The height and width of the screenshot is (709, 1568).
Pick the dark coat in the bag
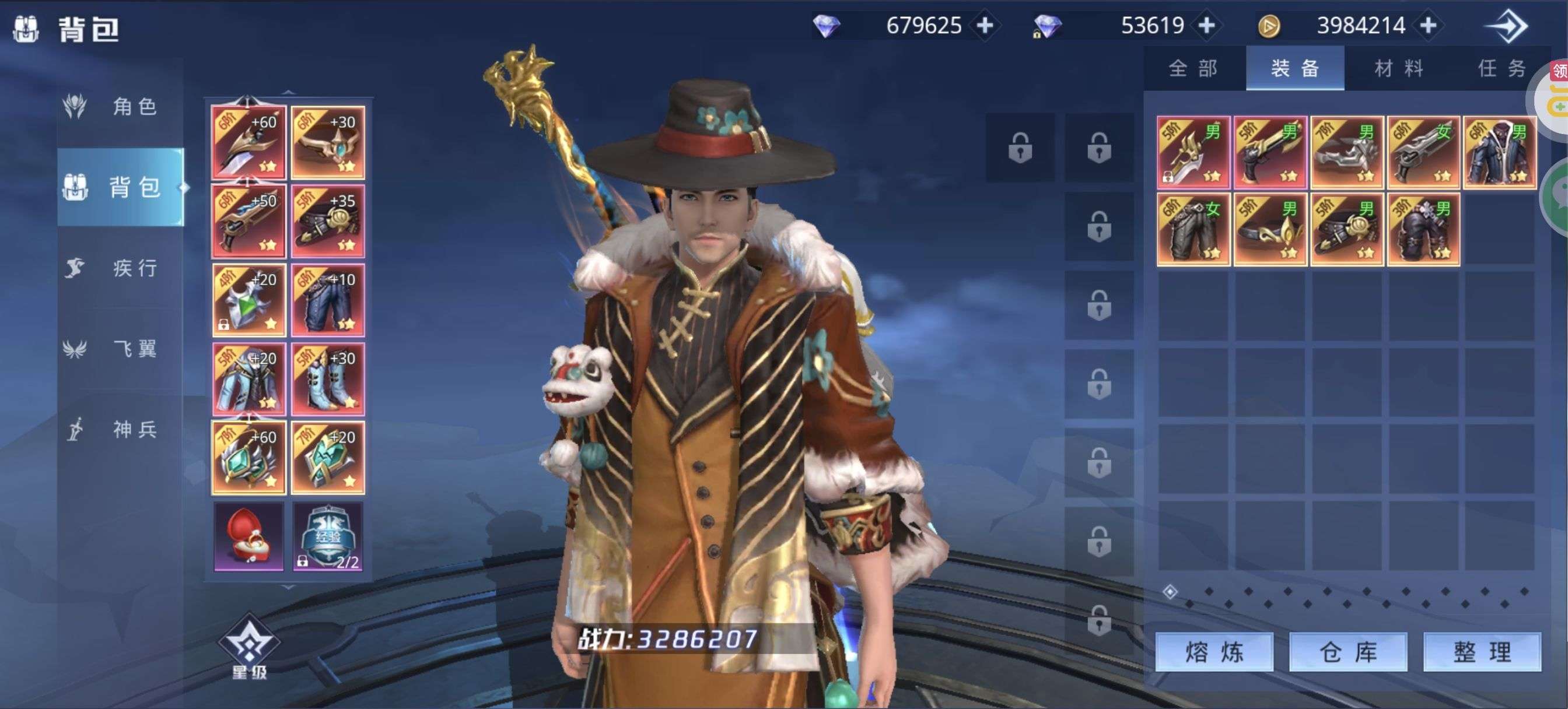coord(1499,152)
